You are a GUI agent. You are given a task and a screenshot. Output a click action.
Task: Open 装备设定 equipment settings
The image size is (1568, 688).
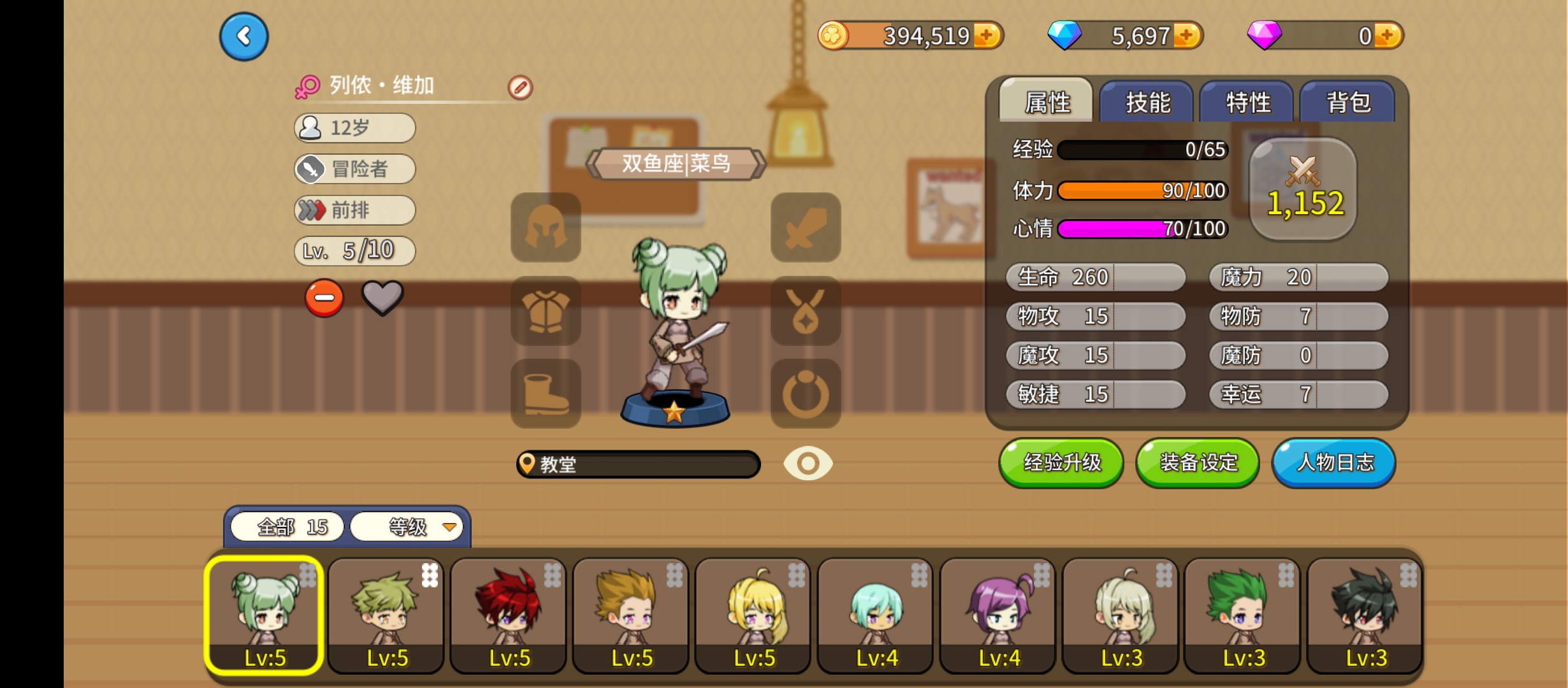pyautogui.click(x=1198, y=462)
